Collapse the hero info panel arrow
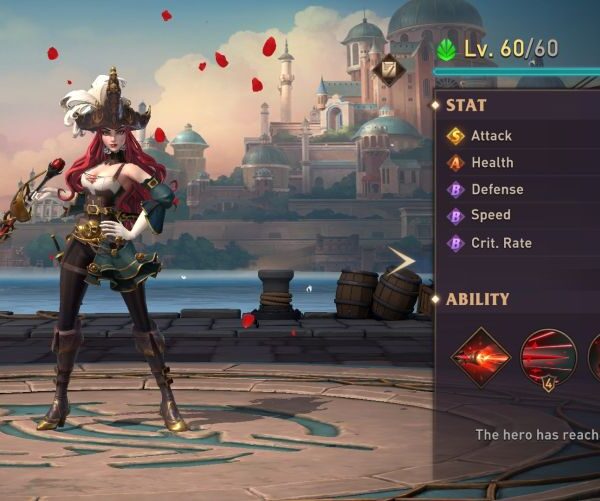600x501 pixels. [x=402, y=262]
